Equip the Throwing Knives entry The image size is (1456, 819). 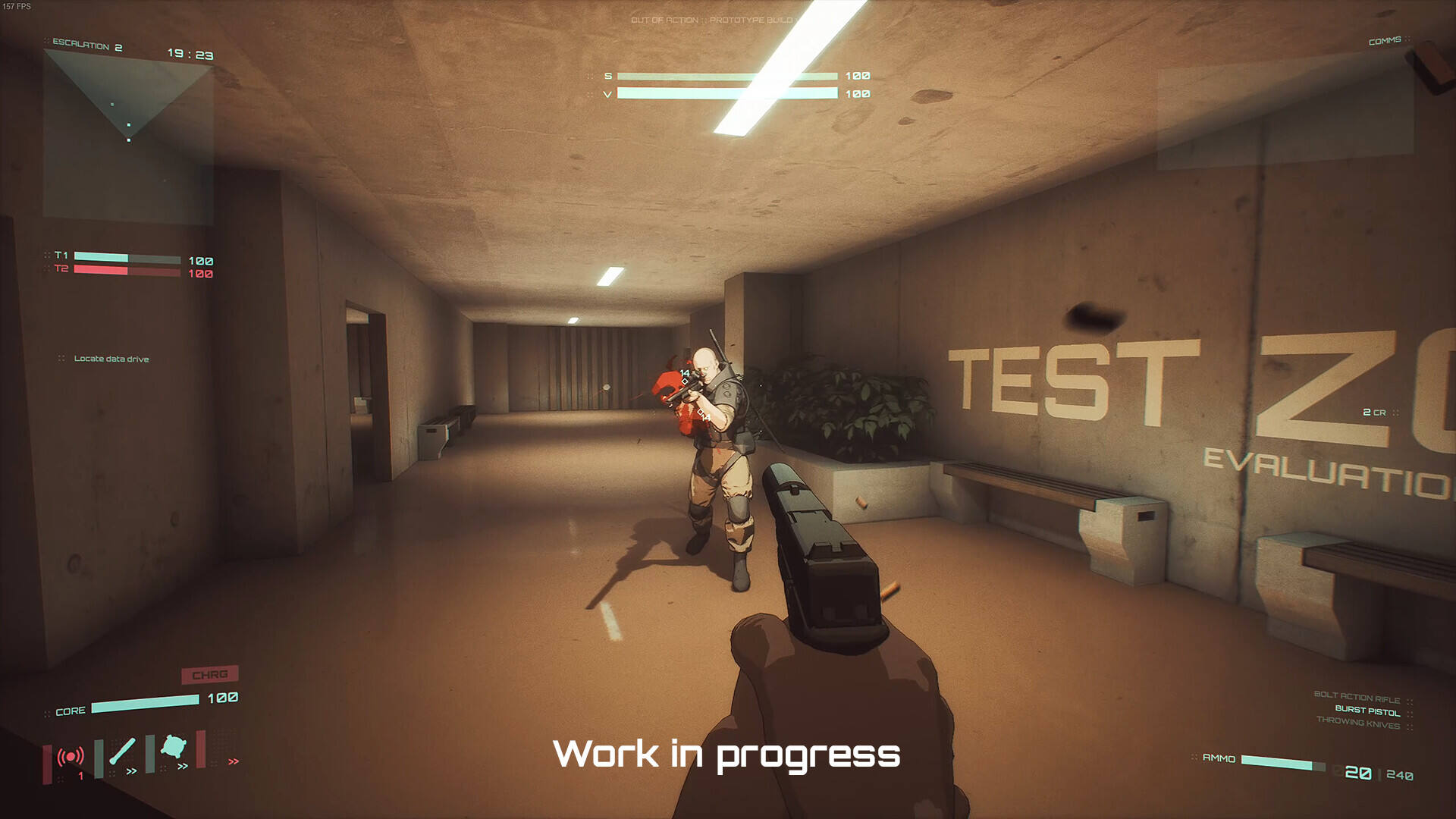coord(1357,723)
